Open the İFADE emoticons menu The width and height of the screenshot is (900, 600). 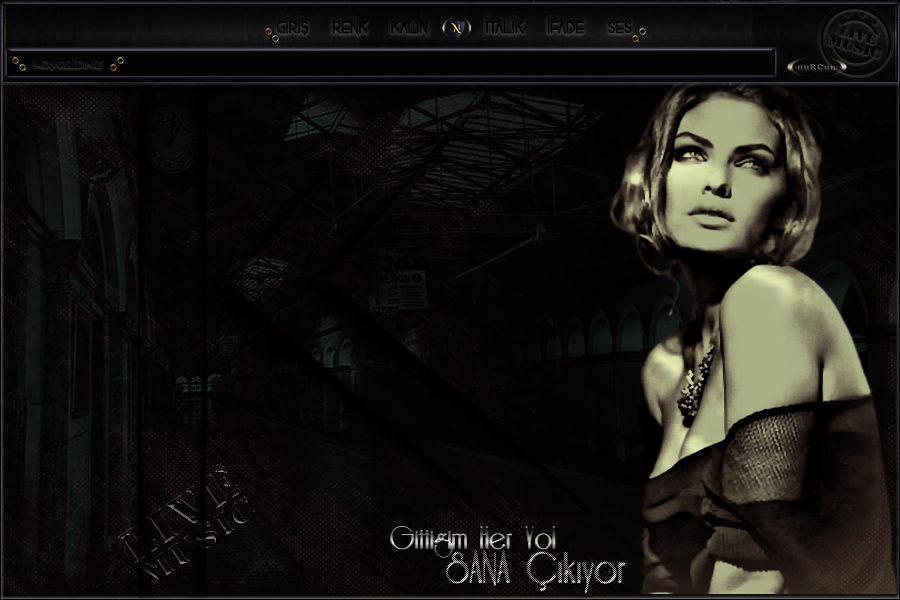(564, 28)
